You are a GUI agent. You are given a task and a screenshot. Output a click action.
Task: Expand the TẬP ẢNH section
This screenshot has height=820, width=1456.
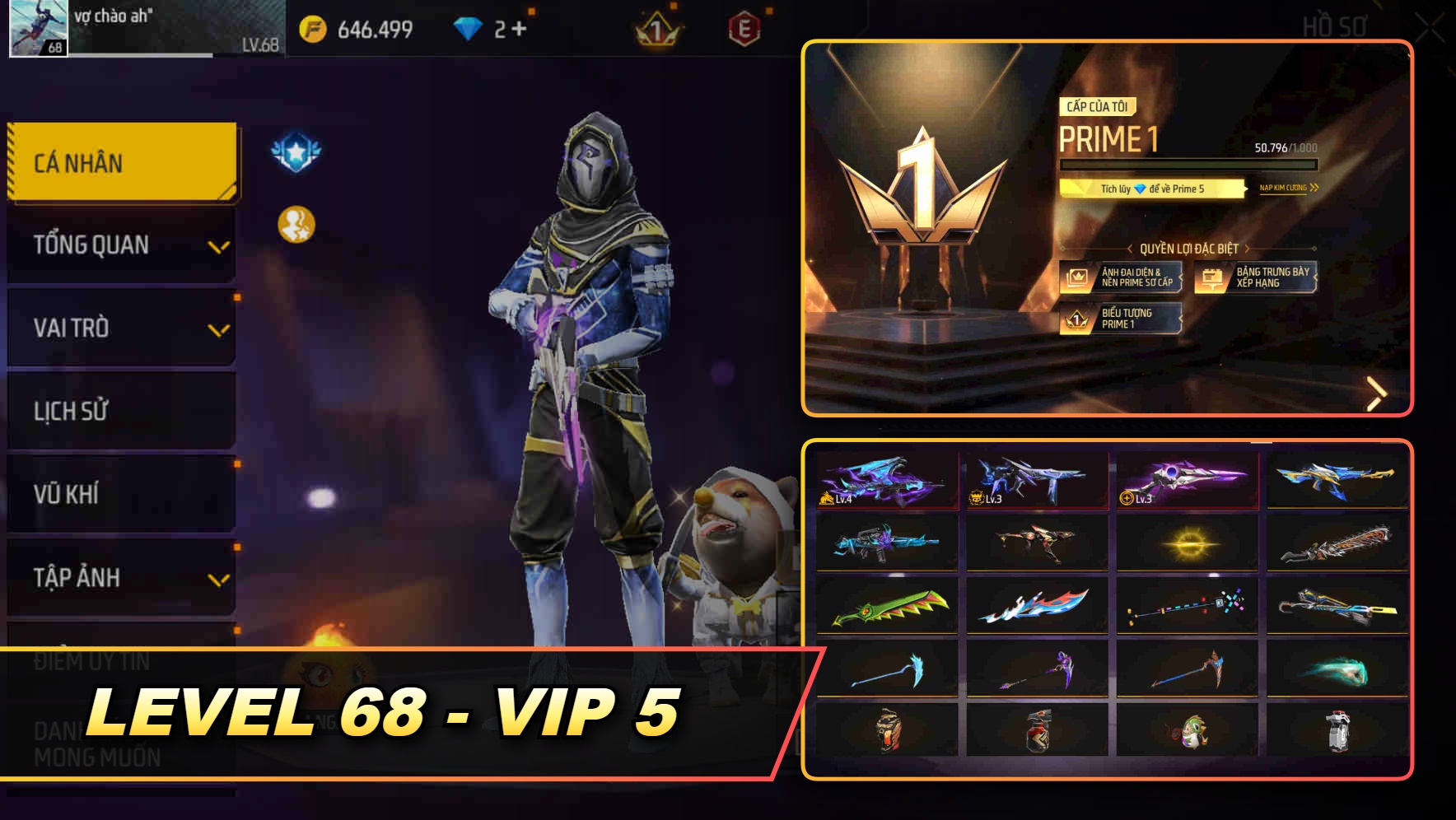tap(121, 577)
